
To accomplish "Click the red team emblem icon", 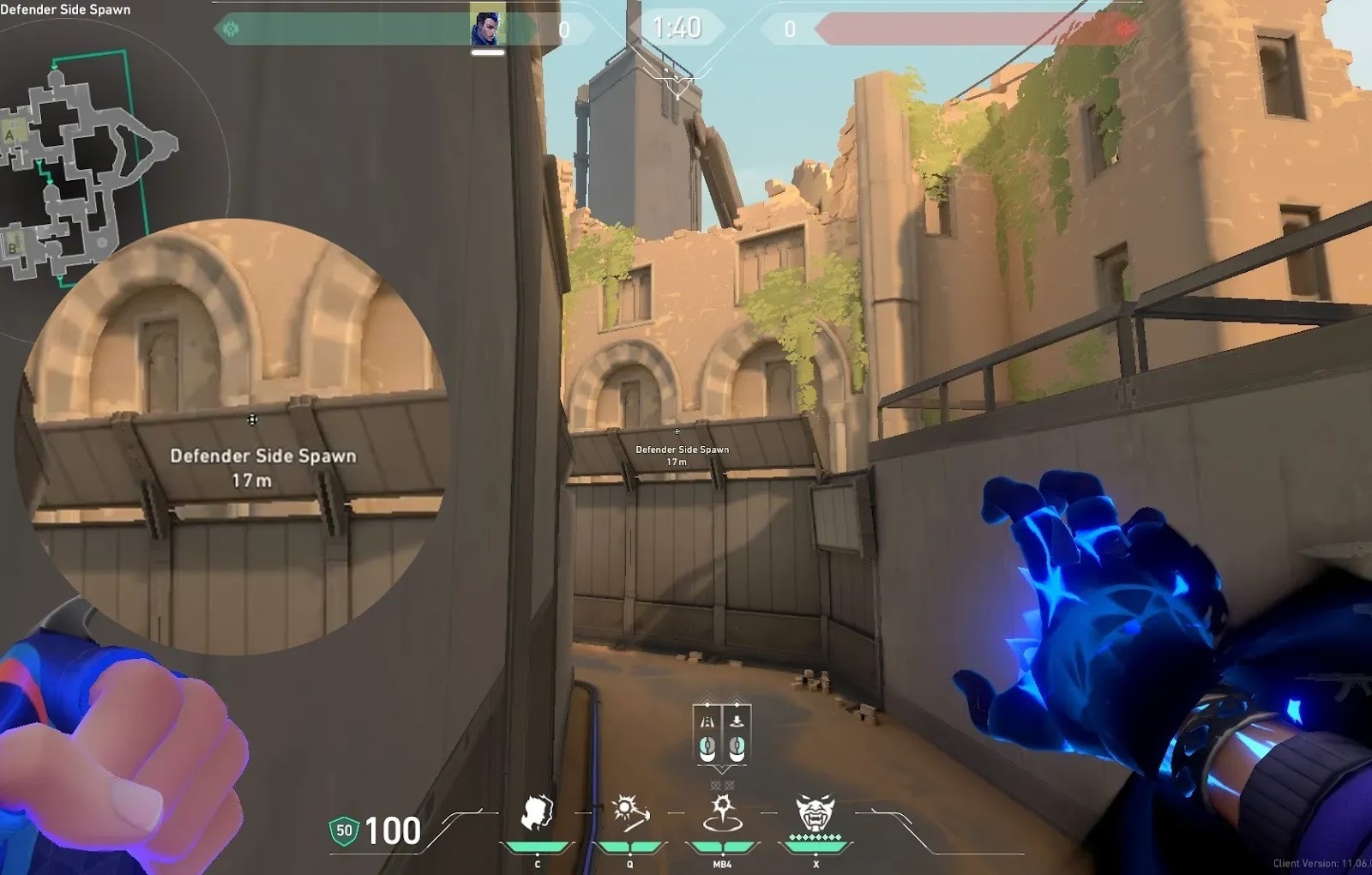I will (x=1125, y=29).
